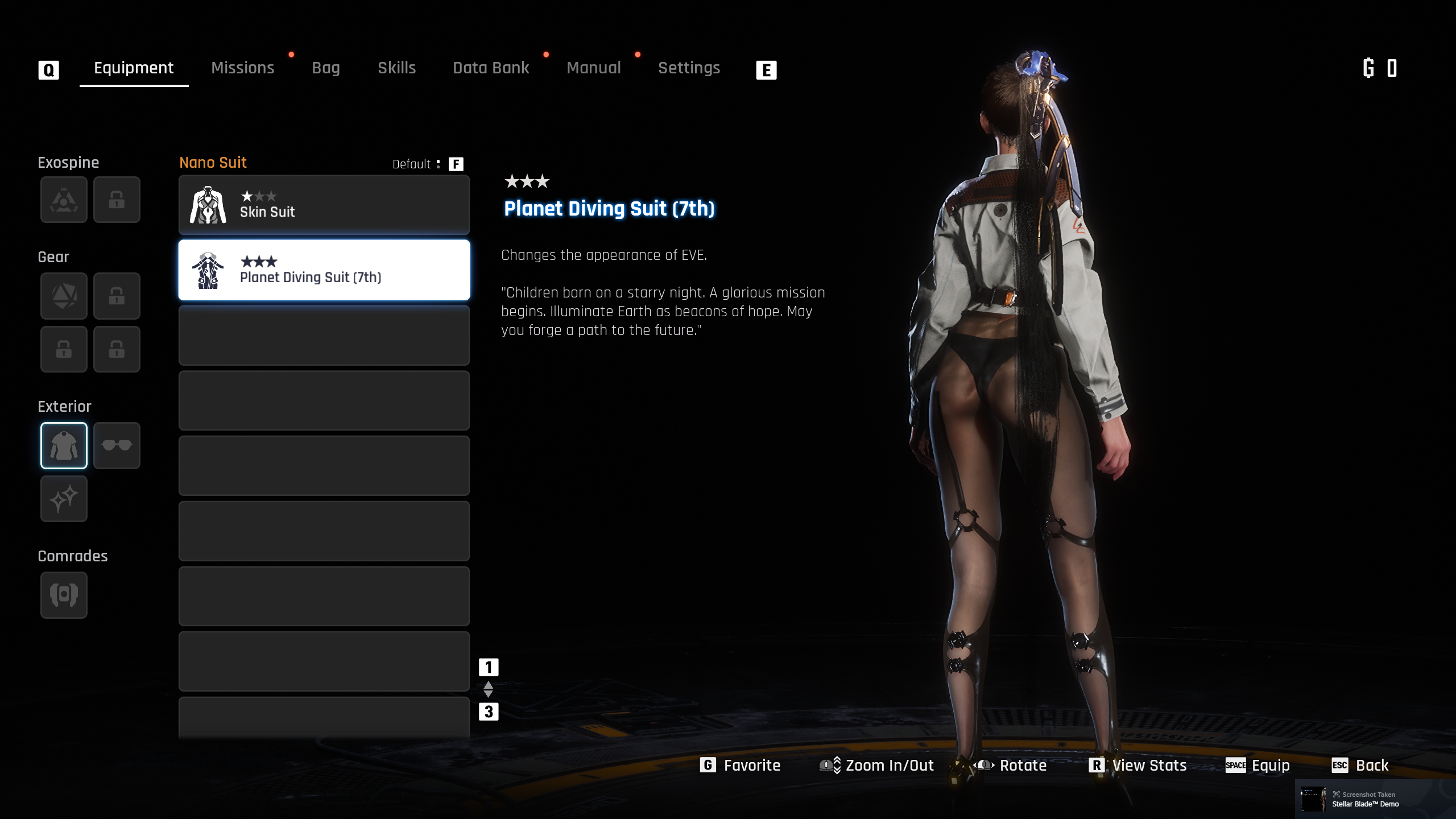Viewport: 1456px width, 819px height.
Task: Switch to the Manual tab
Action: (x=593, y=68)
